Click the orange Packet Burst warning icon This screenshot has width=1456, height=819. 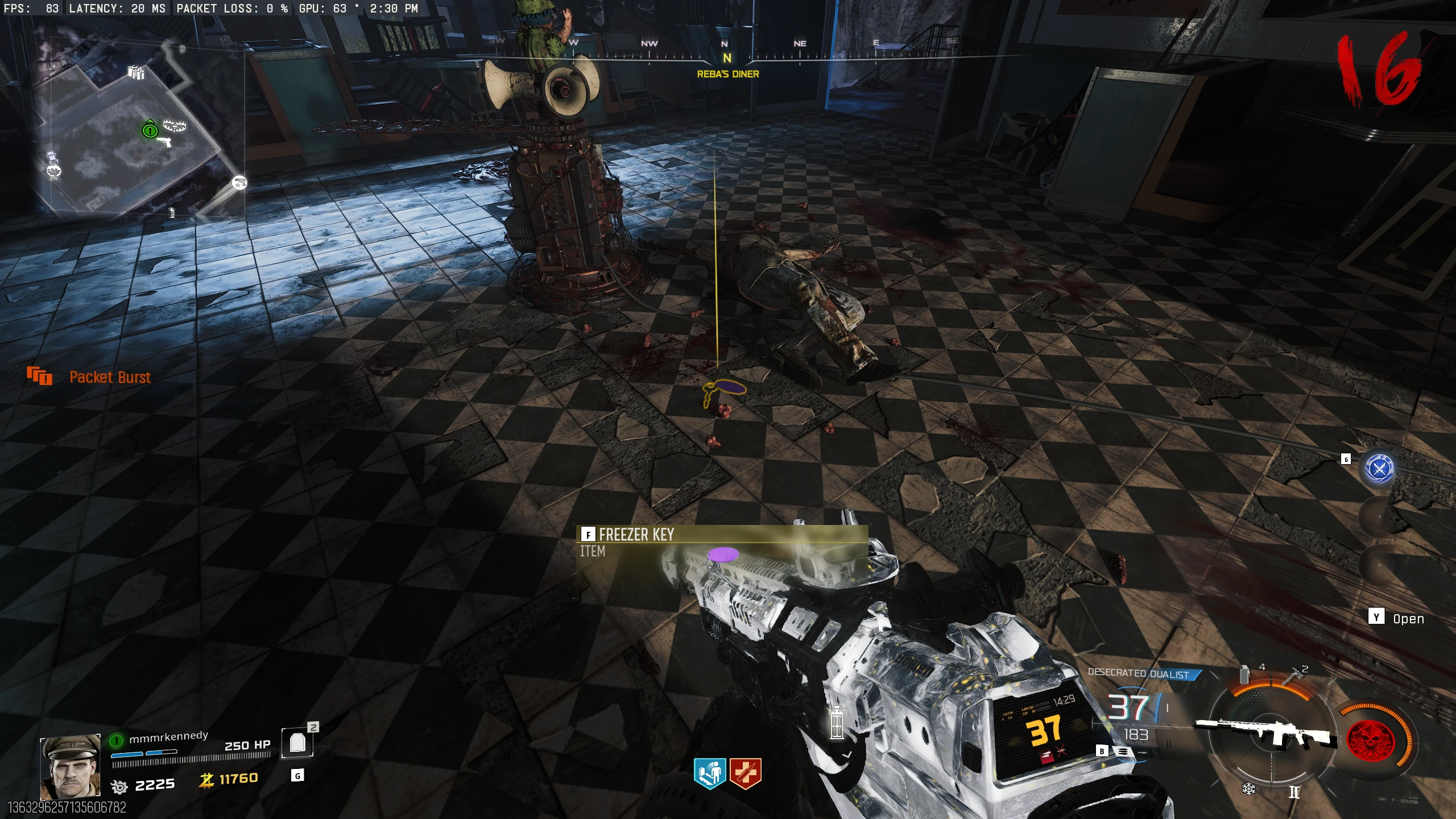(x=39, y=376)
